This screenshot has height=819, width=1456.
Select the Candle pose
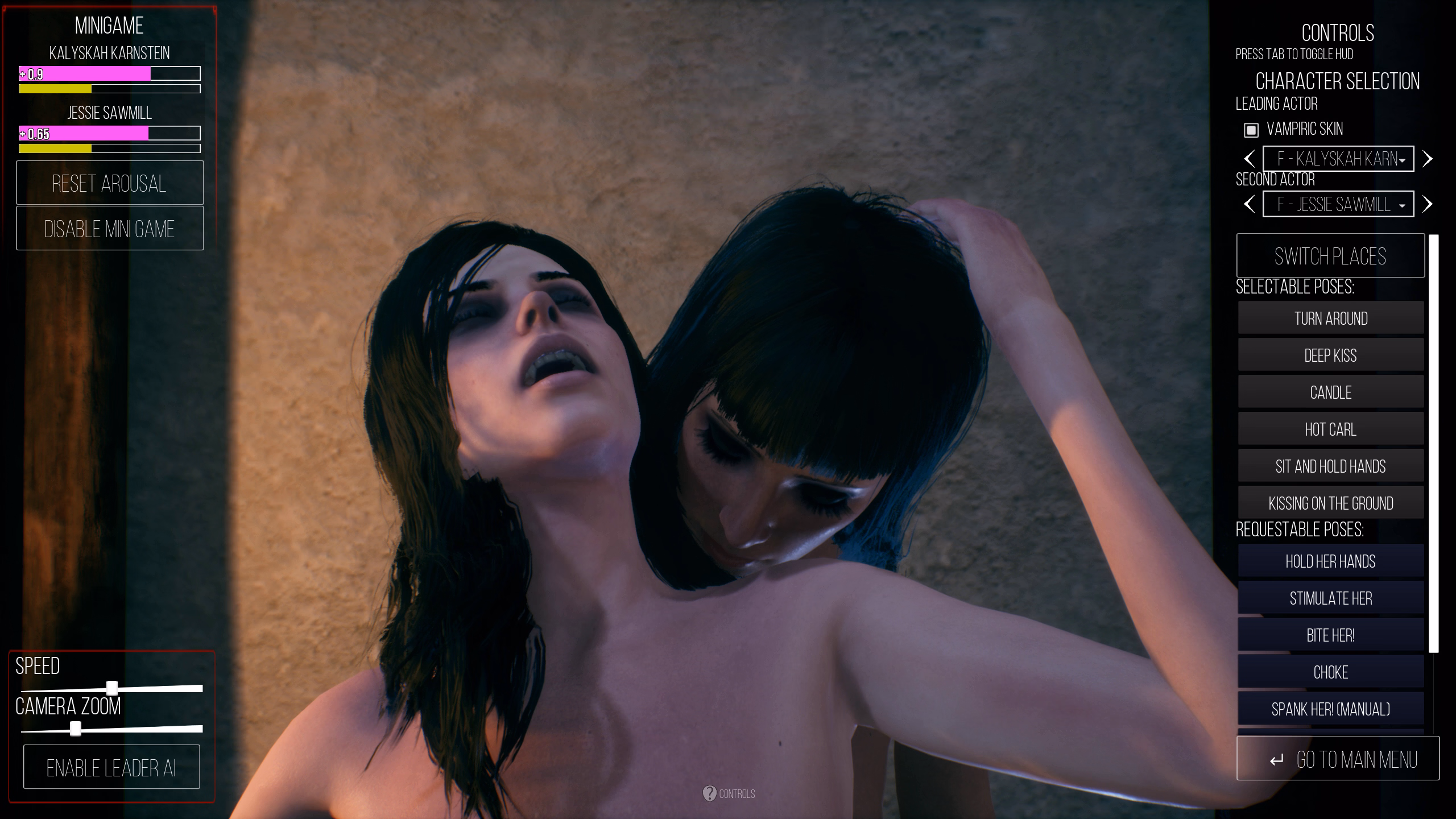point(1331,391)
